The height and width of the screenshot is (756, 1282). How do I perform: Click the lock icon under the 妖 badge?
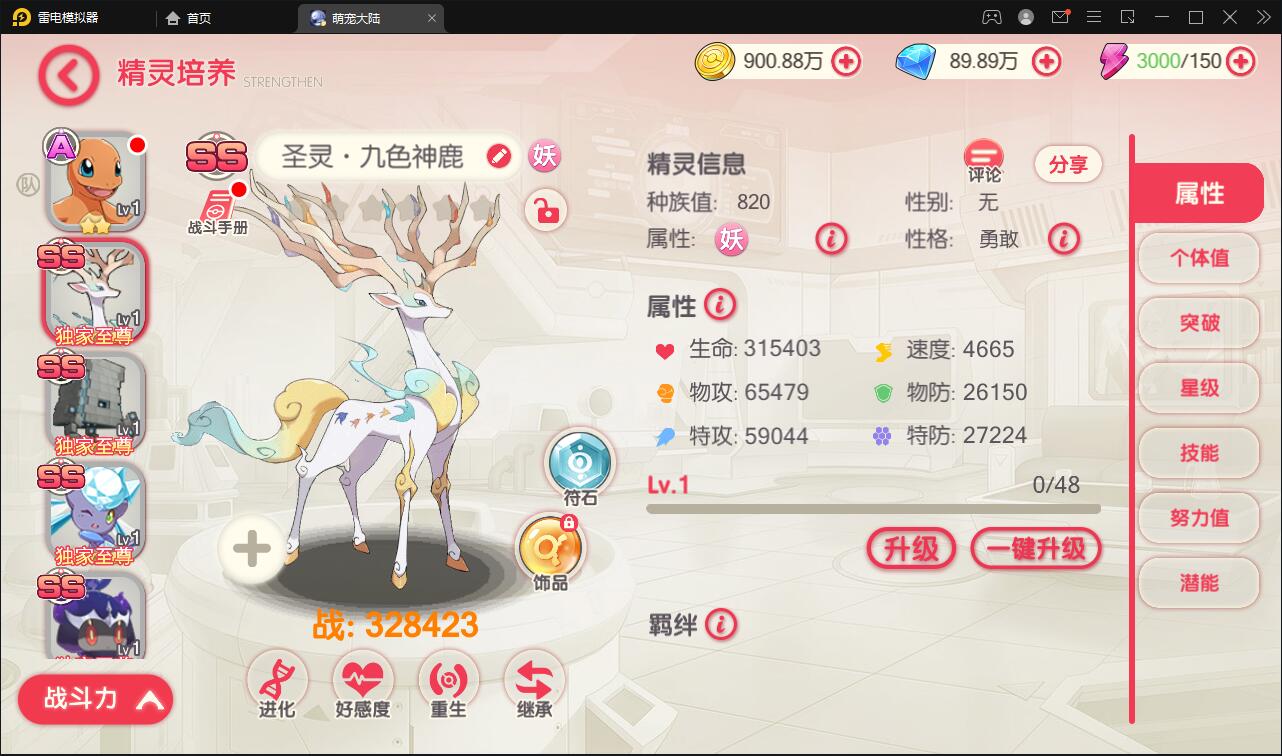pyautogui.click(x=544, y=211)
